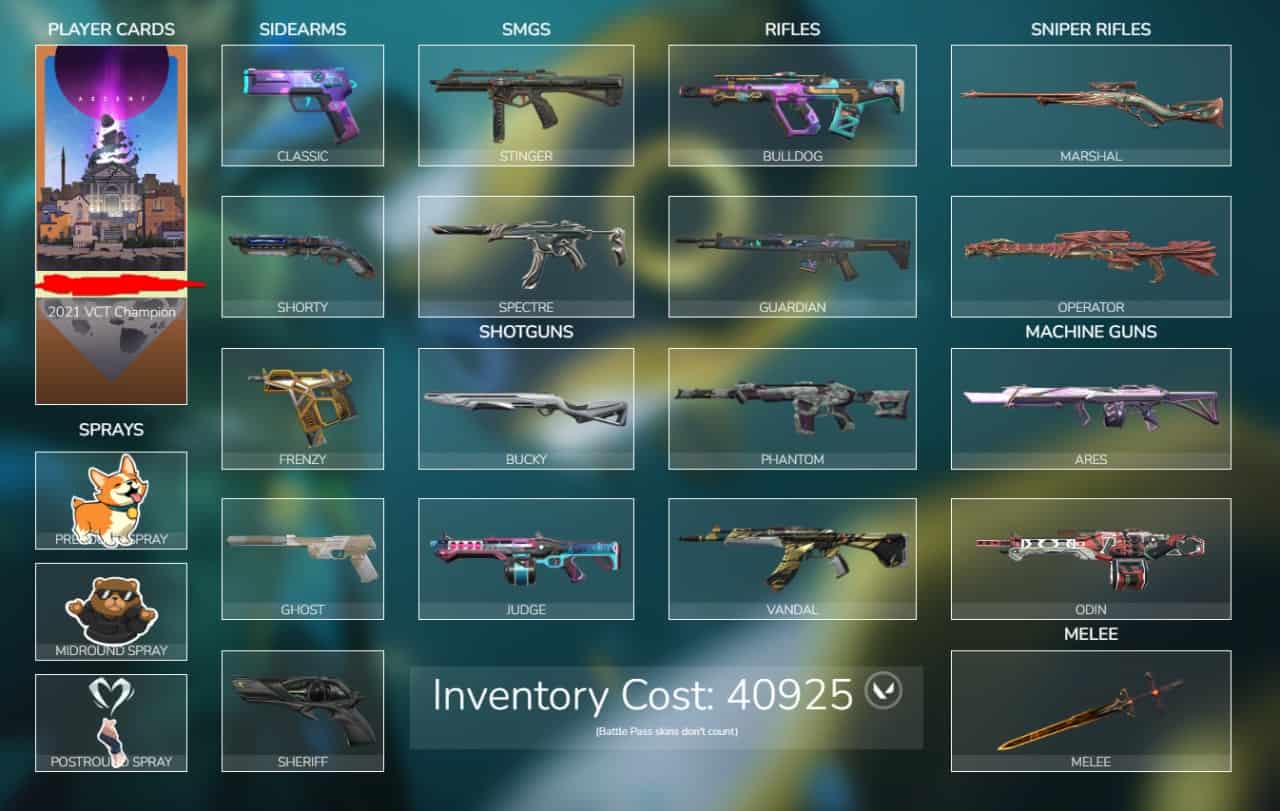Viewport: 1280px width, 811px height.
Task: Select the Stinger SMG skin
Action: click(x=526, y=100)
